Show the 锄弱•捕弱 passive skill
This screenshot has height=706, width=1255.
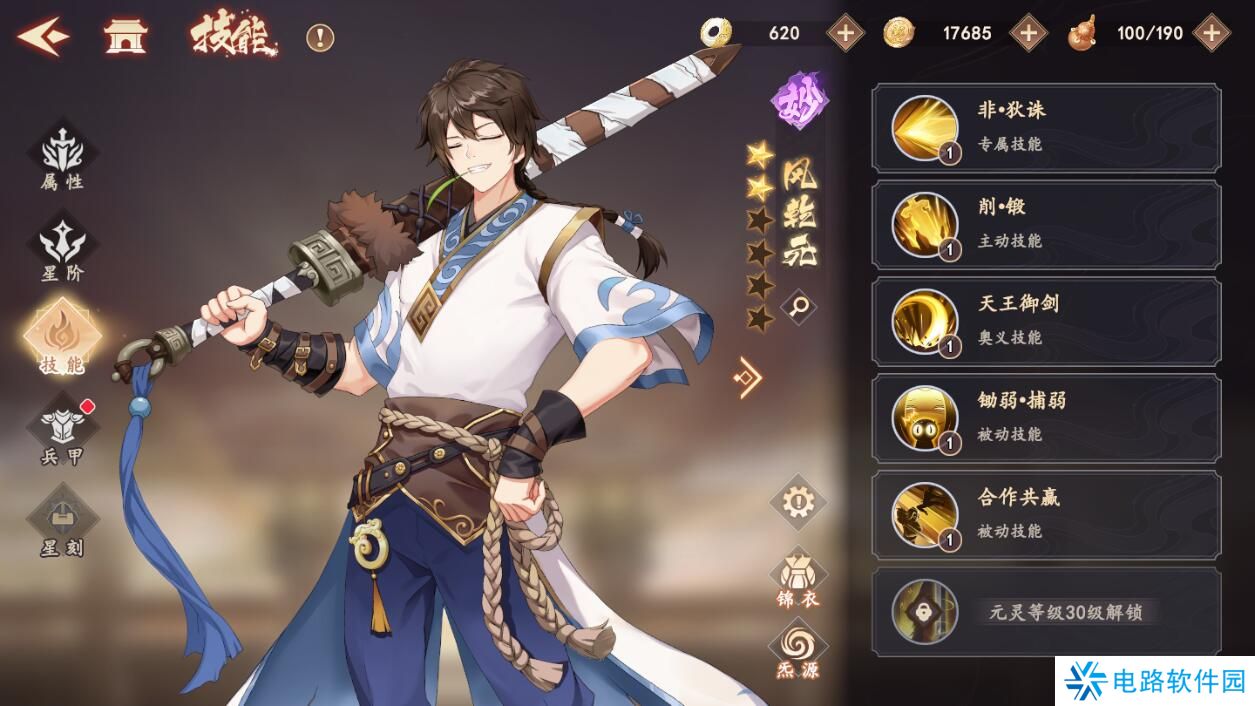coord(1046,419)
